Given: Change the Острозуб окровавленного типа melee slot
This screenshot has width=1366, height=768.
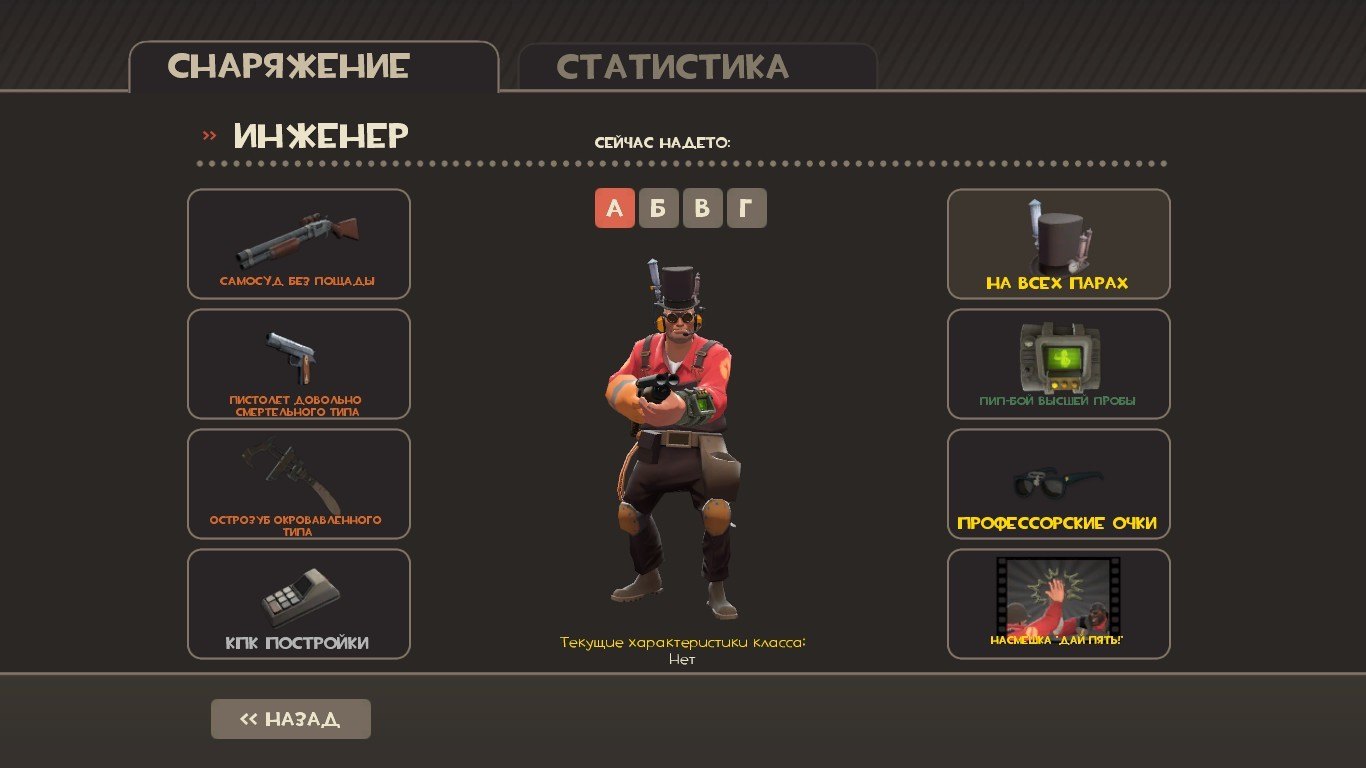Looking at the screenshot, I should click(x=298, y=484).
